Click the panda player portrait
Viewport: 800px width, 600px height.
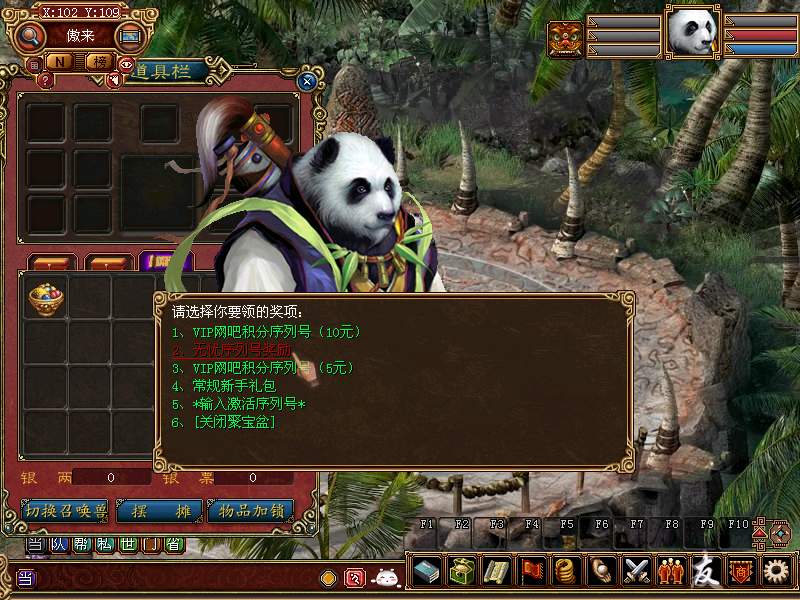tap(693, 33)
